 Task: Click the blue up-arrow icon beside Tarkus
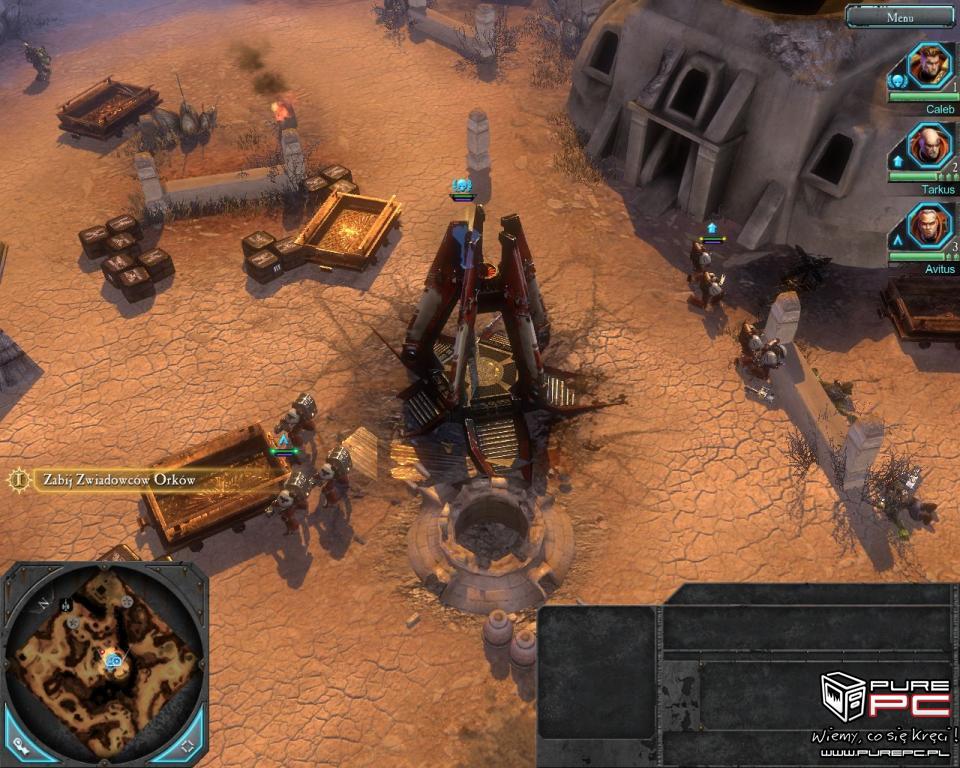tap(897, 160)
